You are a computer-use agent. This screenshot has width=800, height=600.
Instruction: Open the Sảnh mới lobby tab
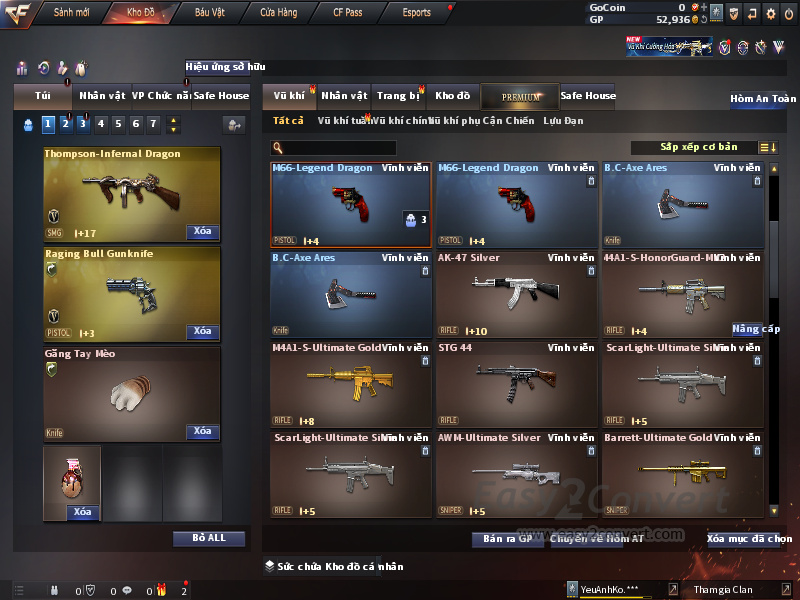tap(71, 13)
